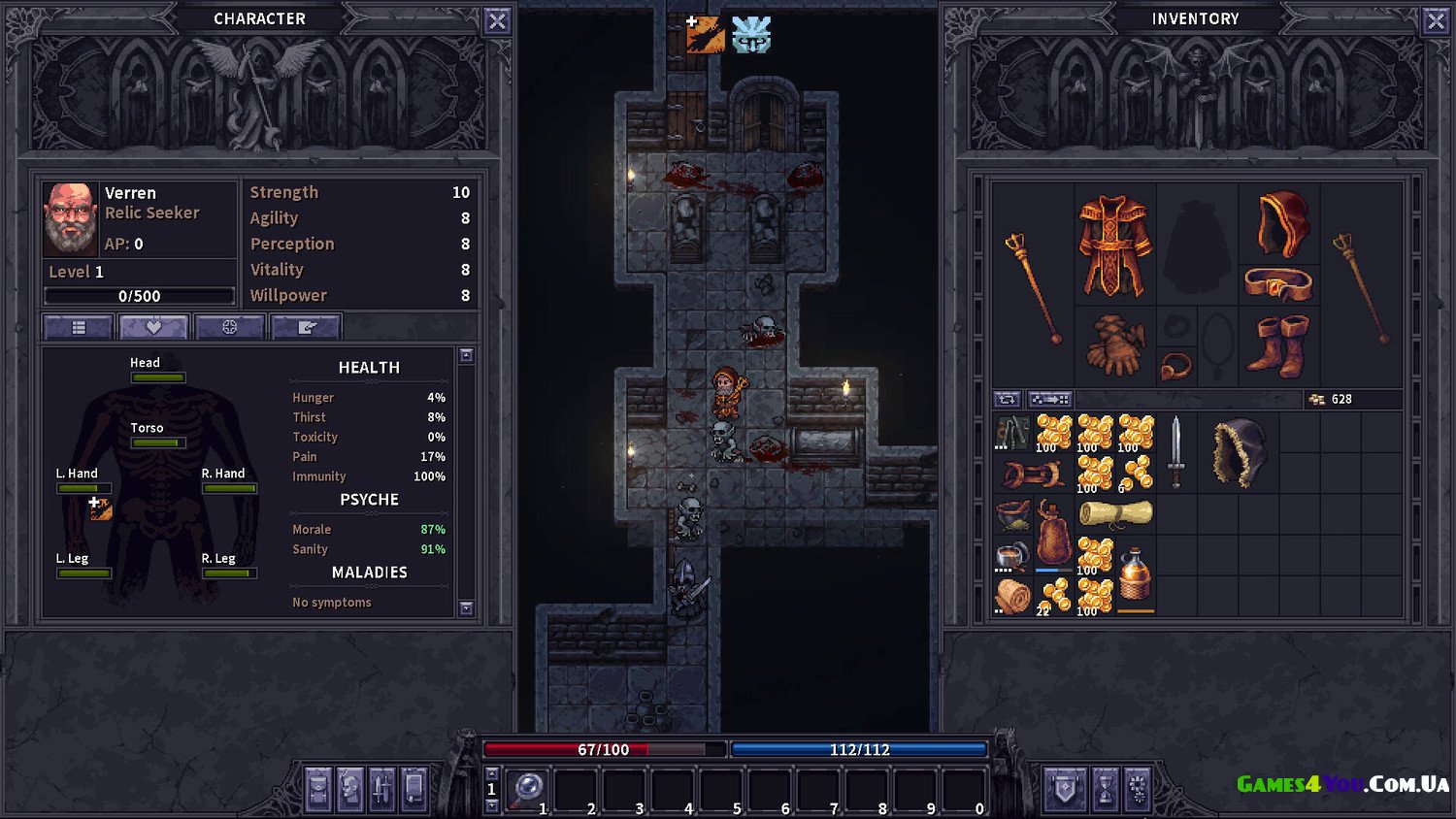Select the equipped orange hood
The height and width of the screenshot is (819, 1456).
[x=1282, y=223]
